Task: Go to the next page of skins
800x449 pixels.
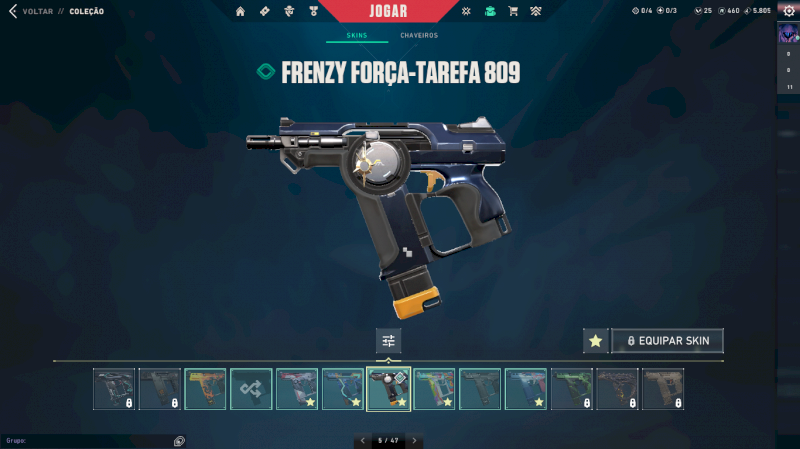Action: 414,440
